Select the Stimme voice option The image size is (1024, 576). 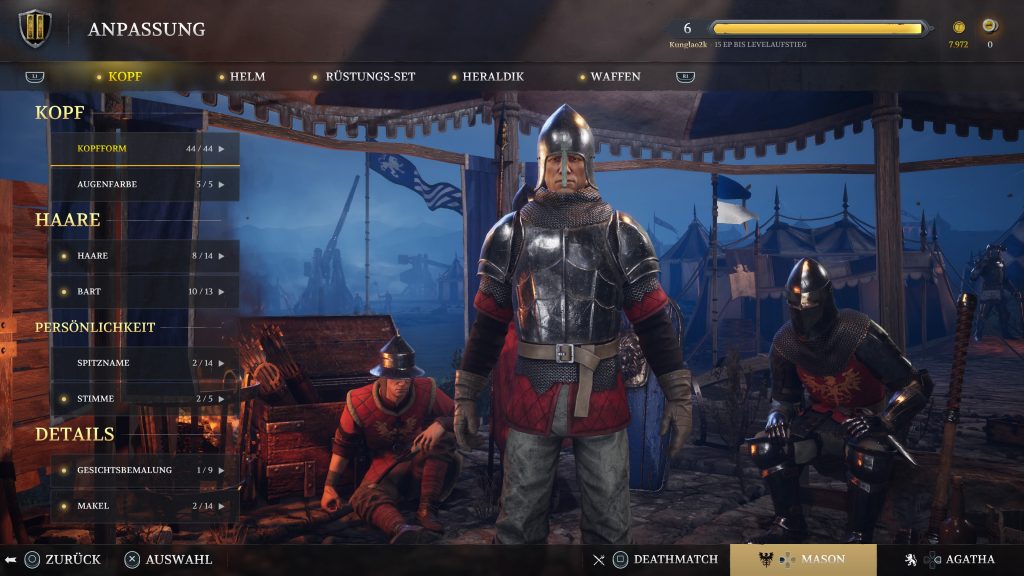pos(145,398)
